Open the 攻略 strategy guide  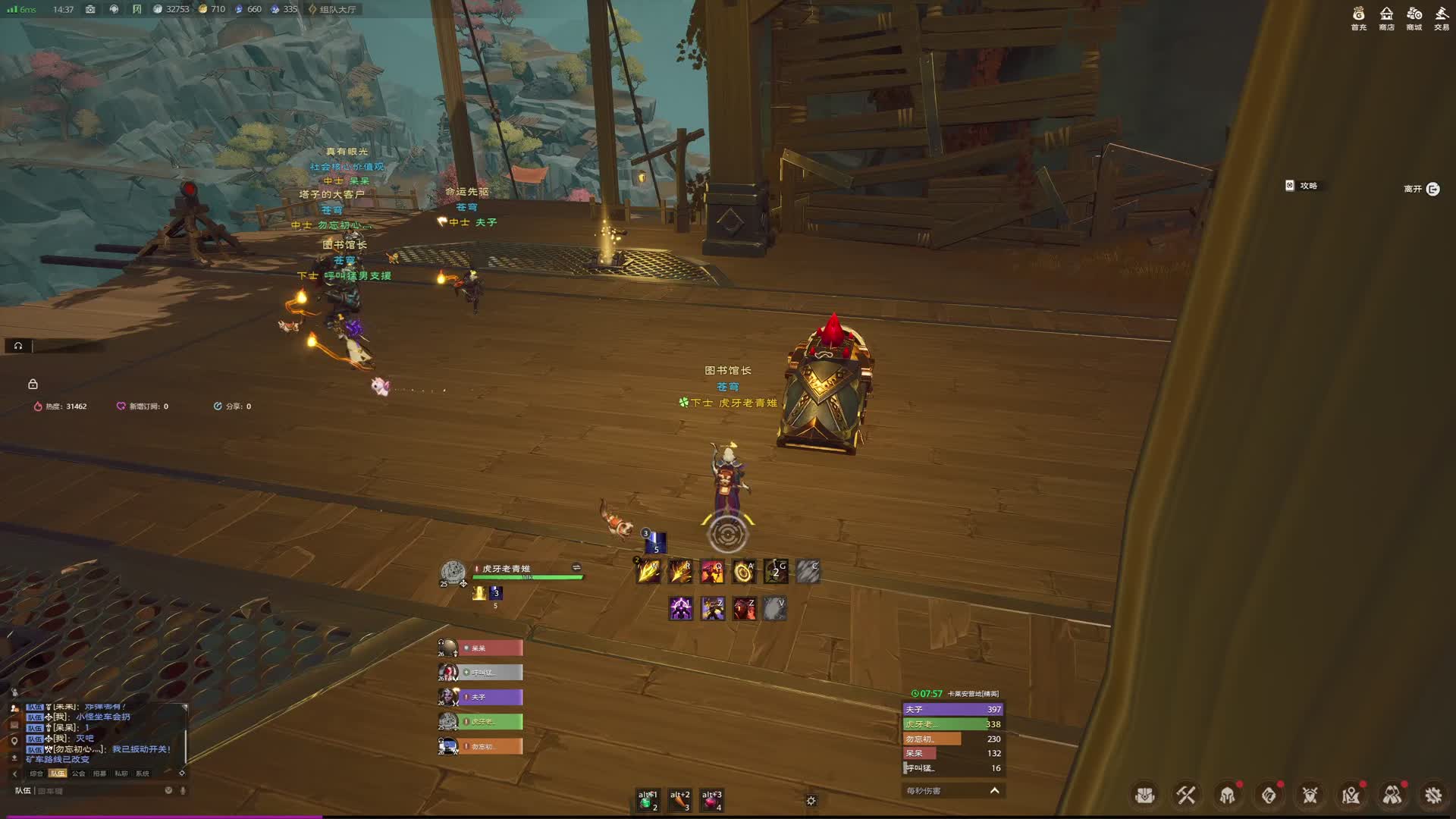[x=1302, y=186]
